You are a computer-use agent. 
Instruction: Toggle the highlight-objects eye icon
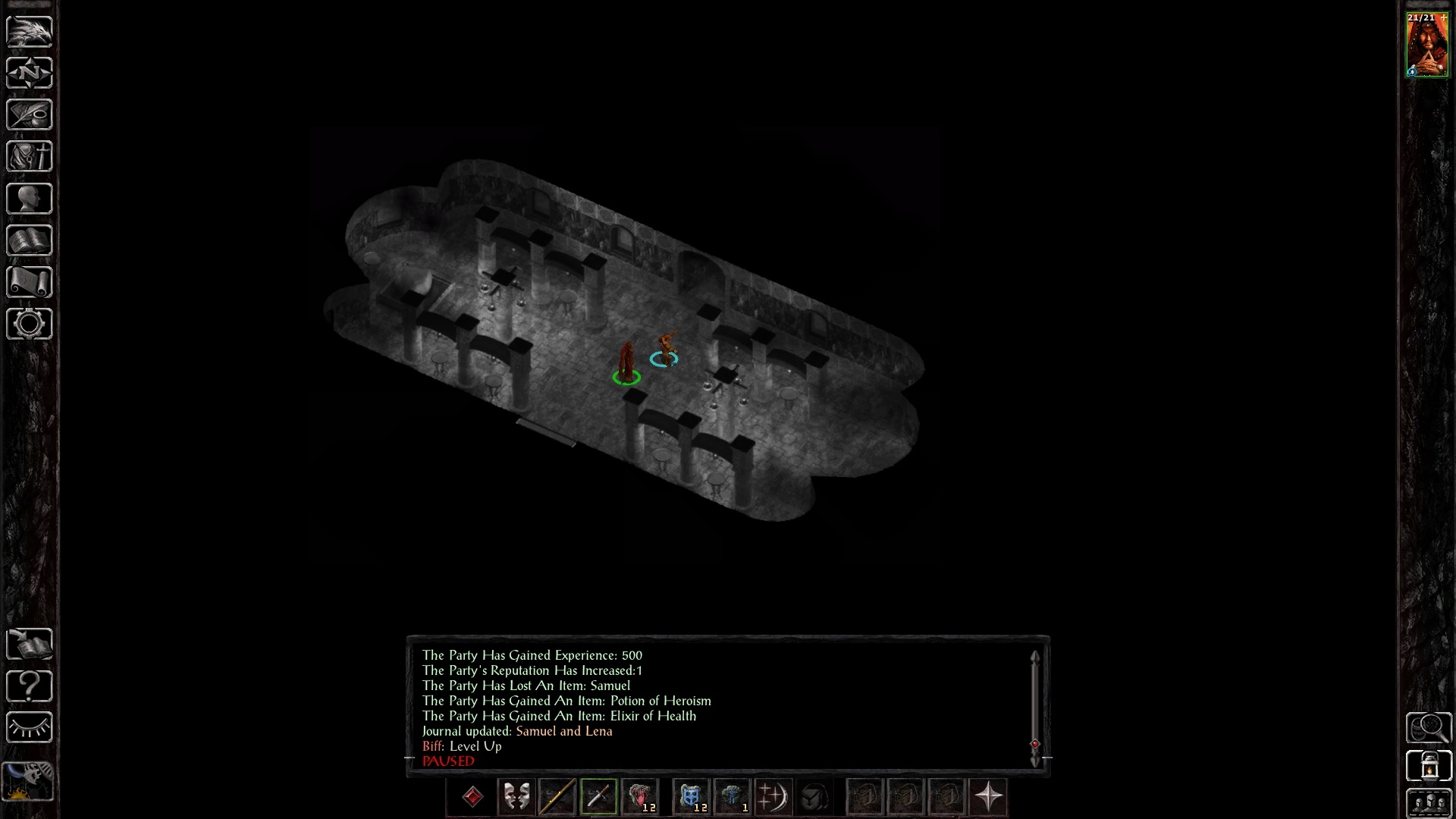[29, 726]
